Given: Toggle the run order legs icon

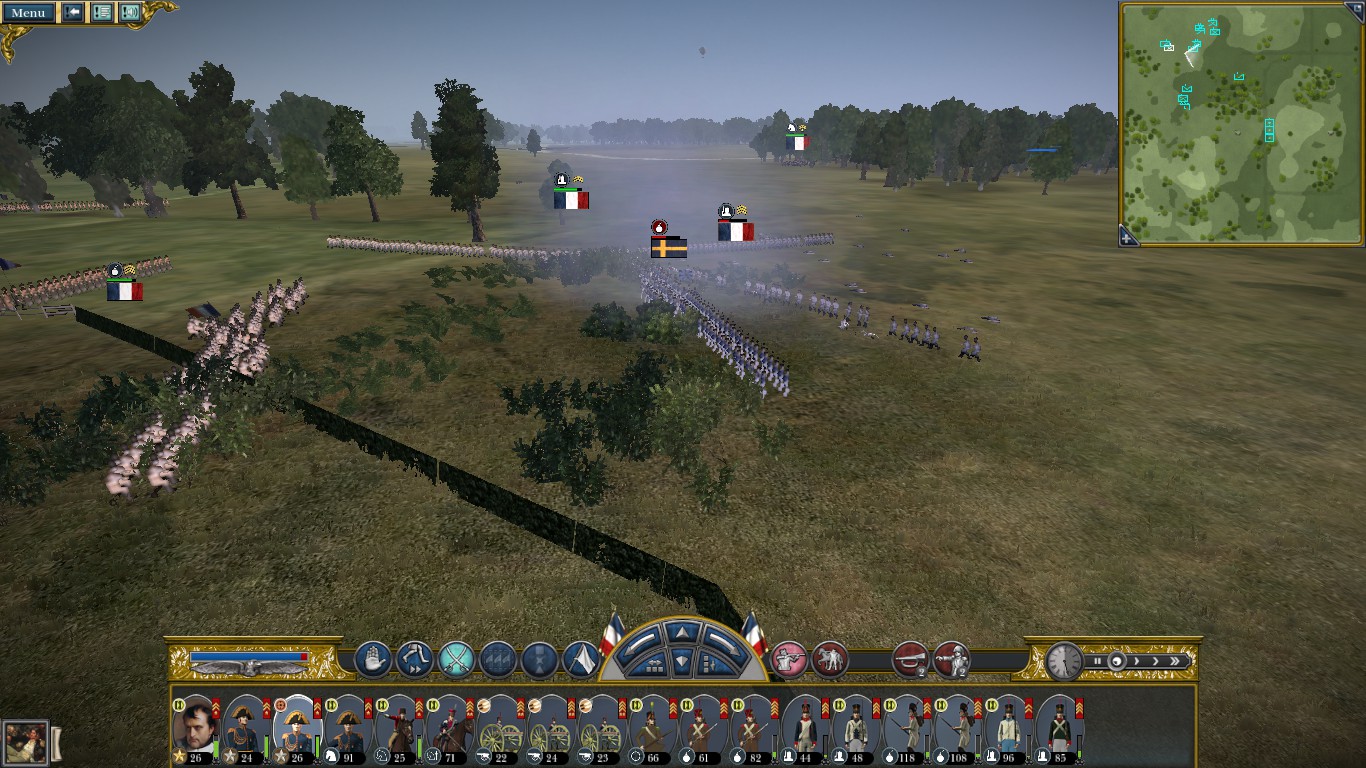Looking at the screenshot, I should point(414,660).
